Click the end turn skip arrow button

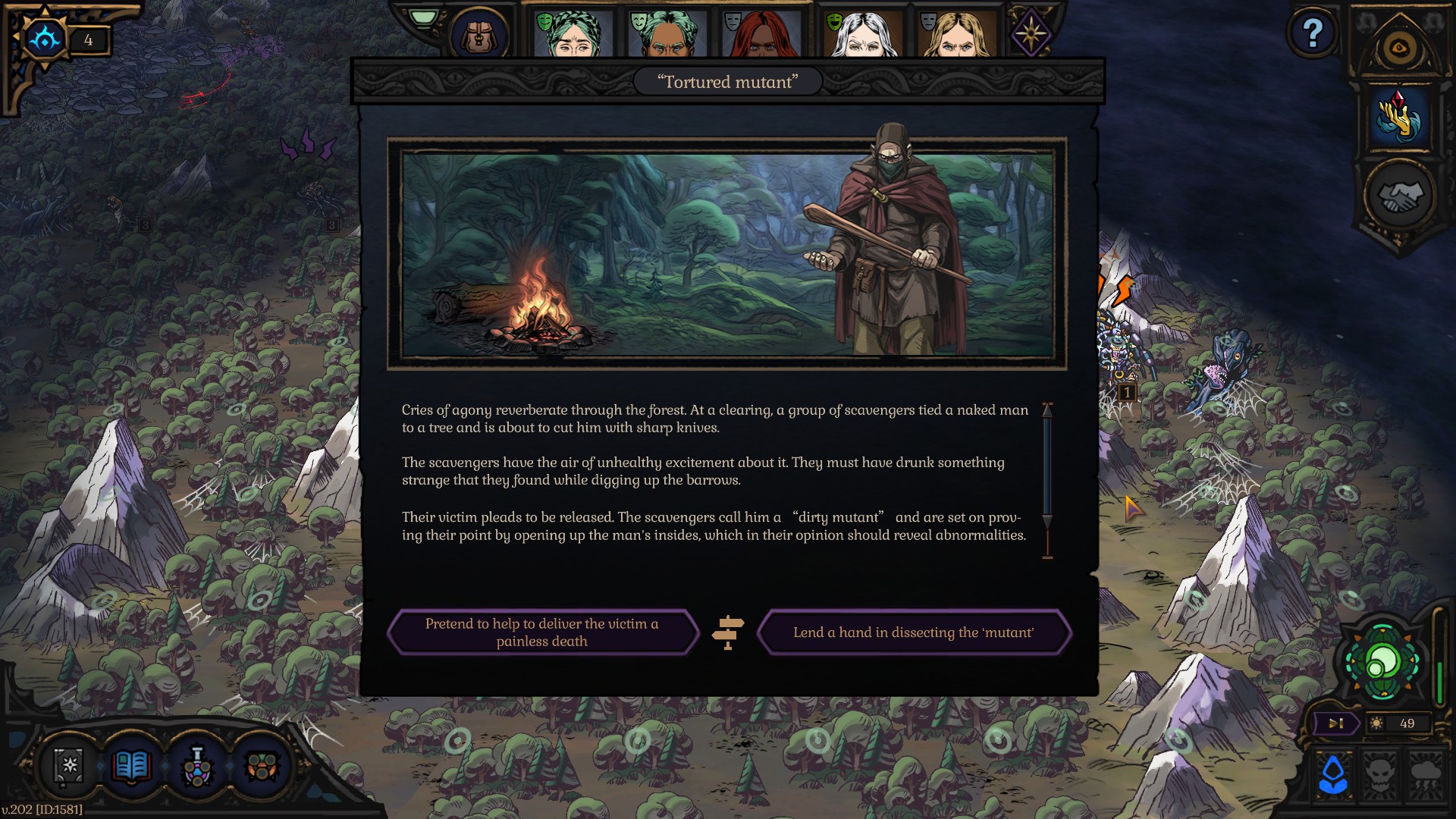[1335, 723]
